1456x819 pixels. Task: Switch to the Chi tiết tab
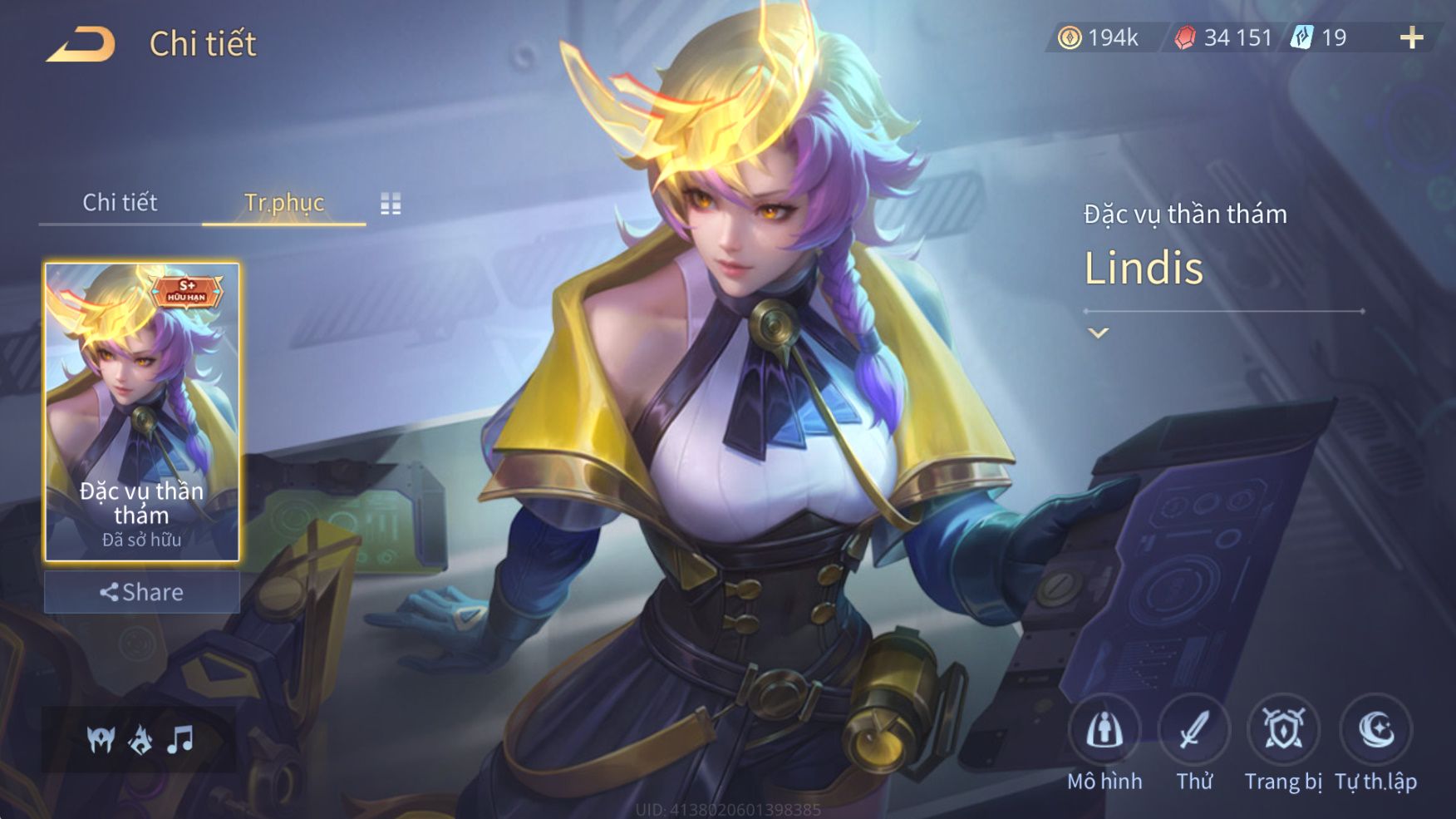120,202
